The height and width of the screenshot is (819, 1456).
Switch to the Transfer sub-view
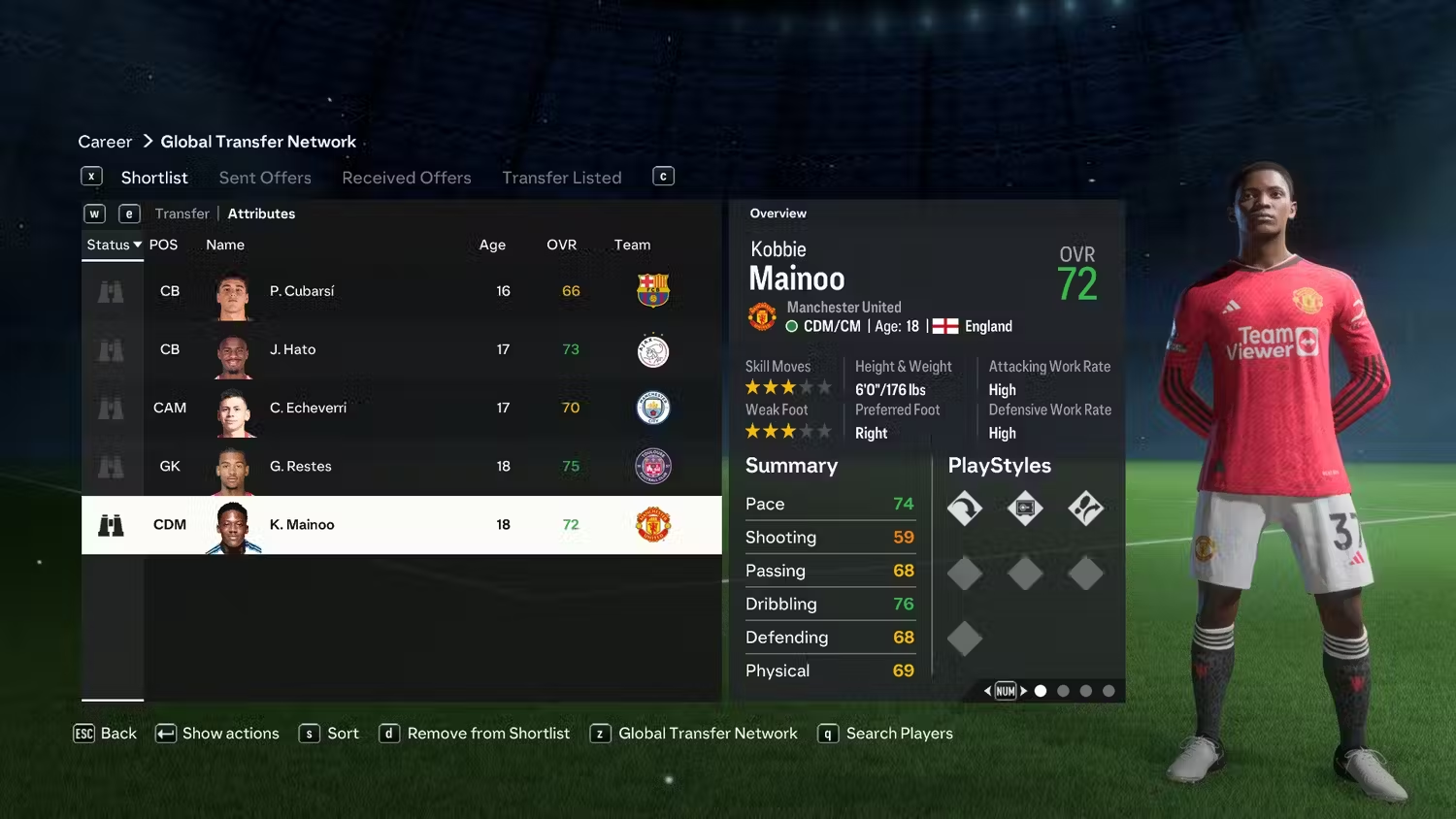(182, 213)
